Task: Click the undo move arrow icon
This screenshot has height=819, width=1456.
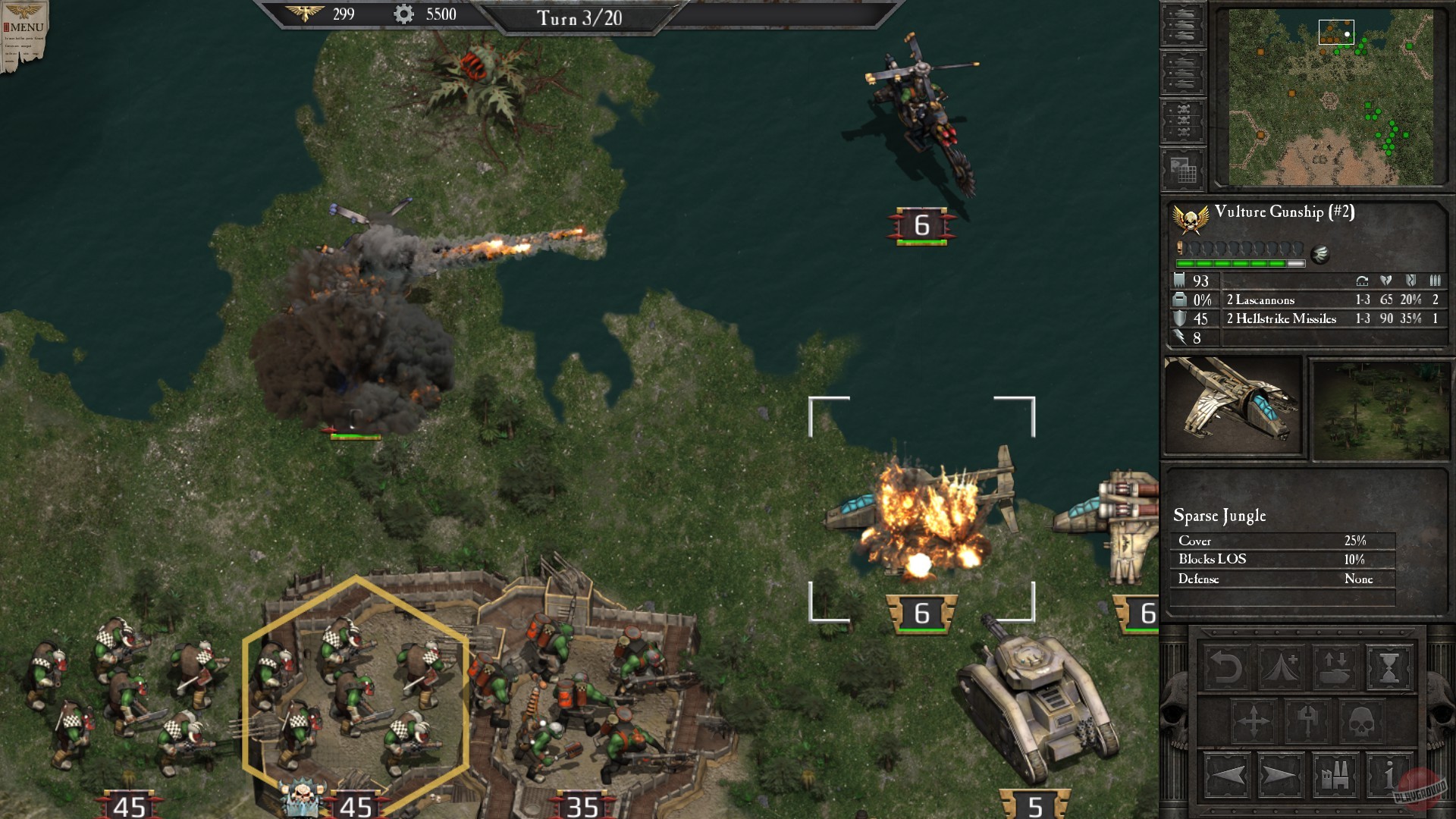Action: tap(1227, 667)
